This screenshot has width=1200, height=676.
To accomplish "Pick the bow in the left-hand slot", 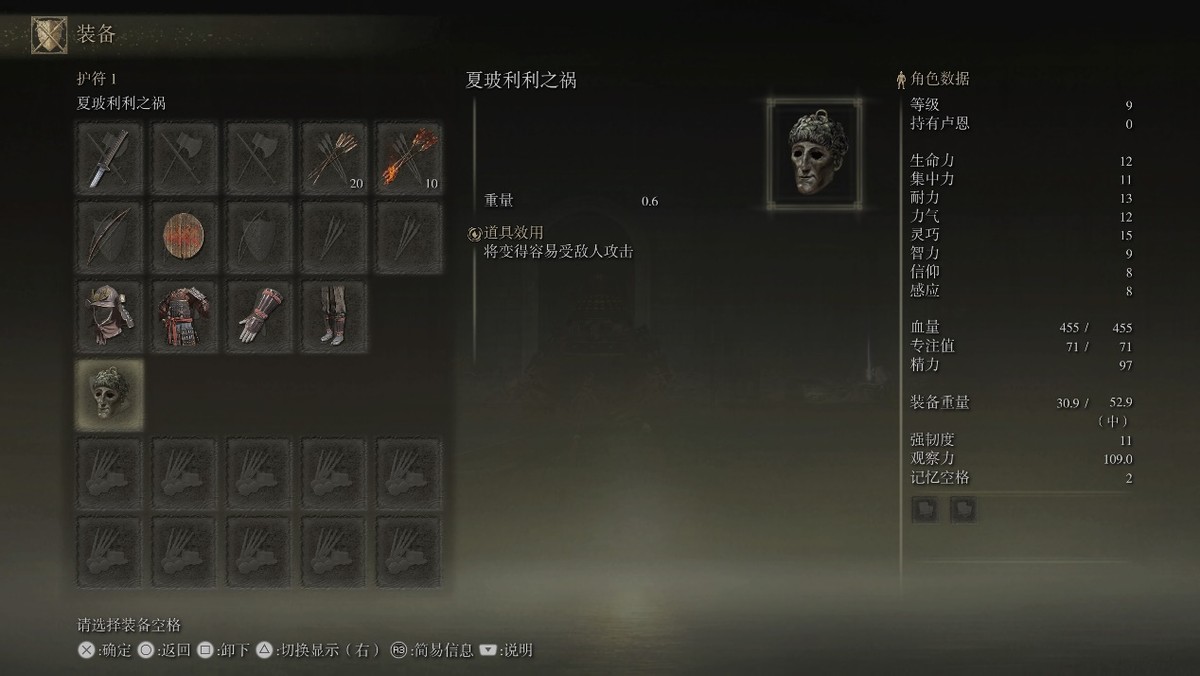I will pos(110,235).
